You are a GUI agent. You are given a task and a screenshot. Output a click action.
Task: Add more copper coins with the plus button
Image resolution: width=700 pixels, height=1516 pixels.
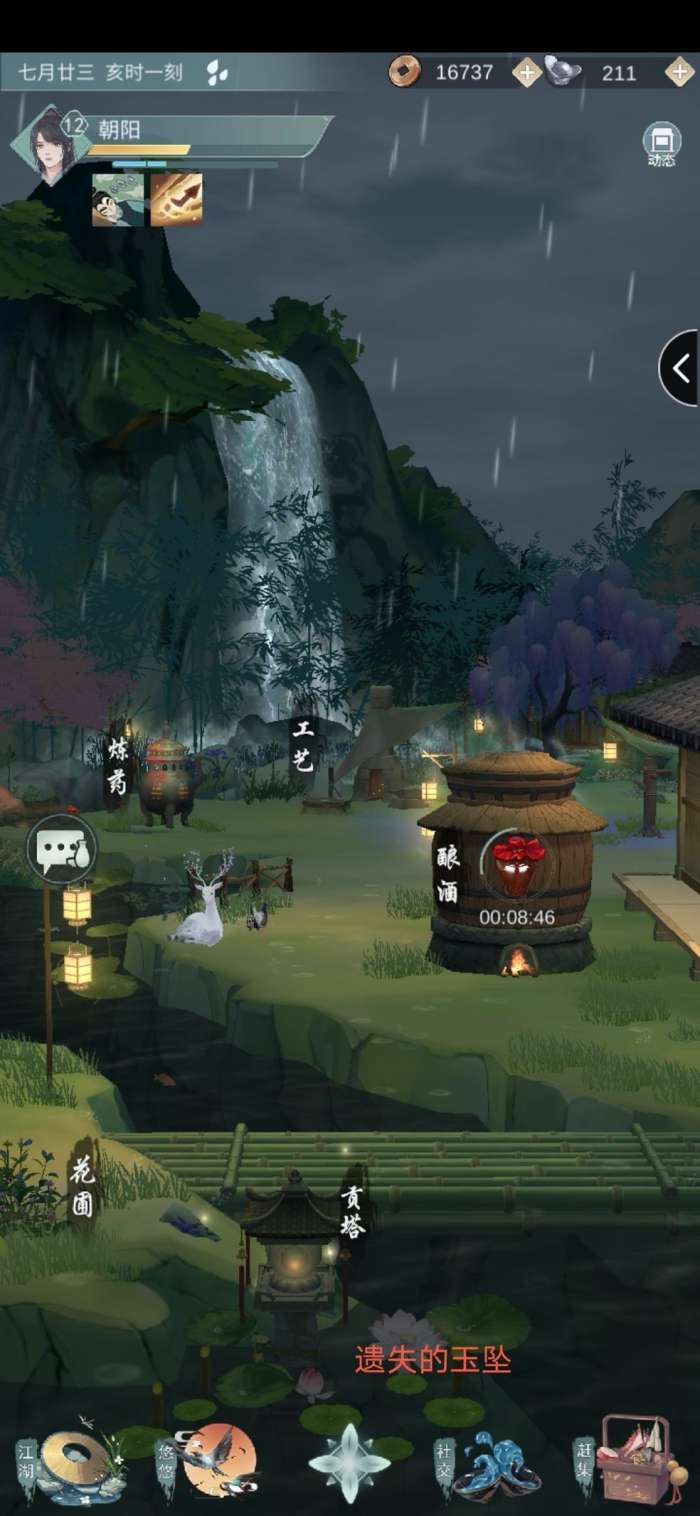[x=526, y=72]
